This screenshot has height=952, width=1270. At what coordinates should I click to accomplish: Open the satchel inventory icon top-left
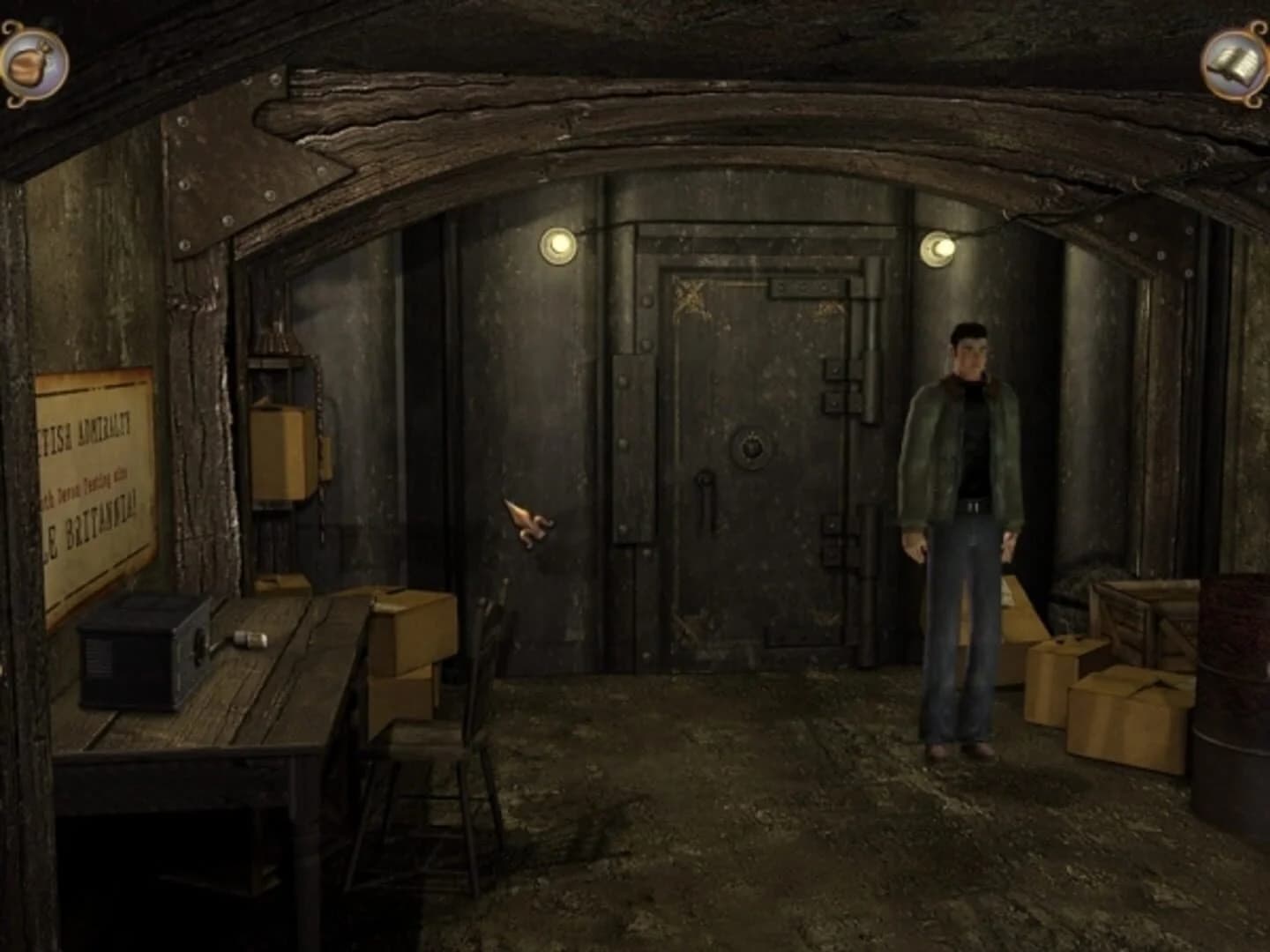pos(33,62)
